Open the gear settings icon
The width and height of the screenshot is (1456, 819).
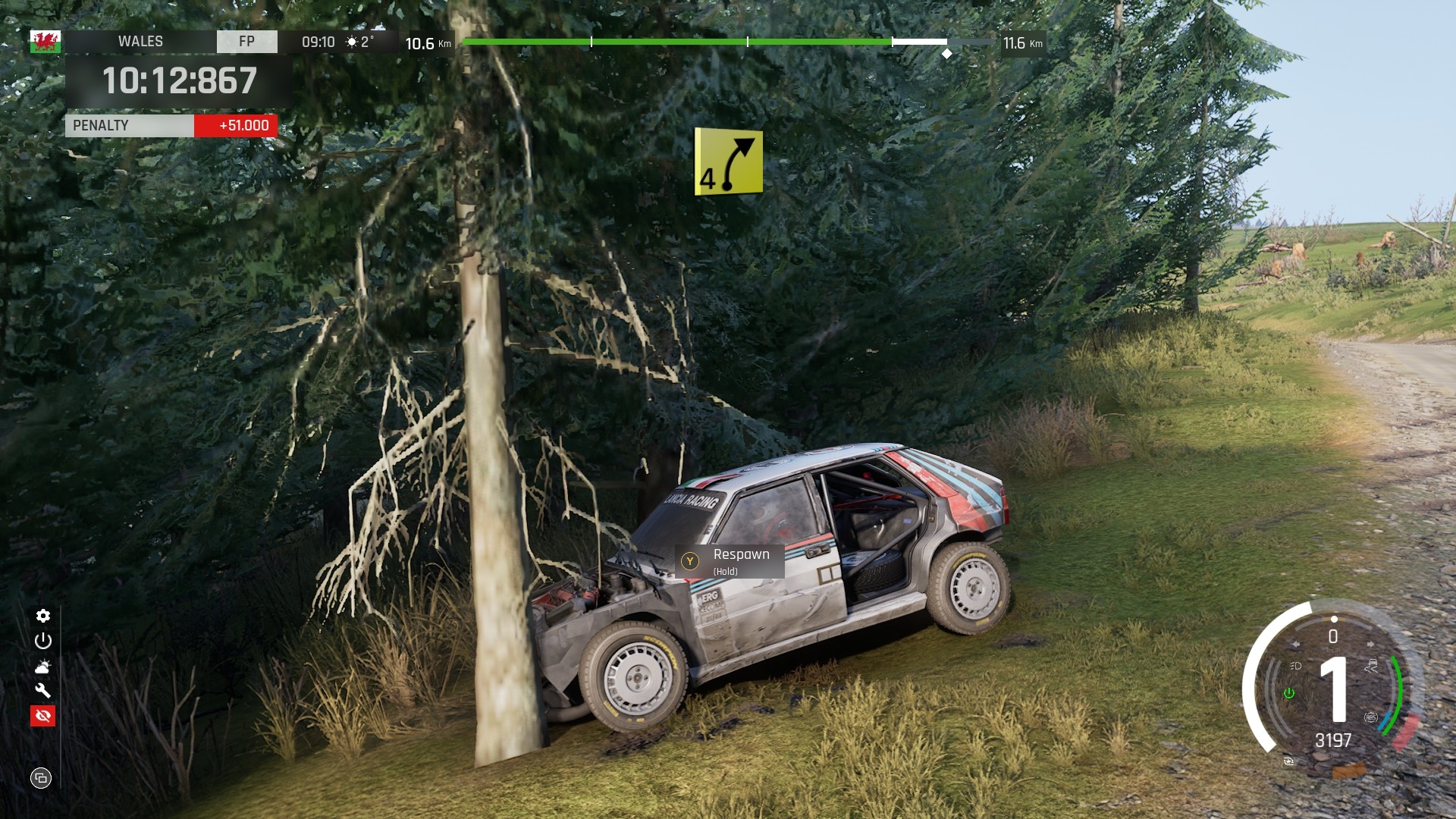click(43, 616)
